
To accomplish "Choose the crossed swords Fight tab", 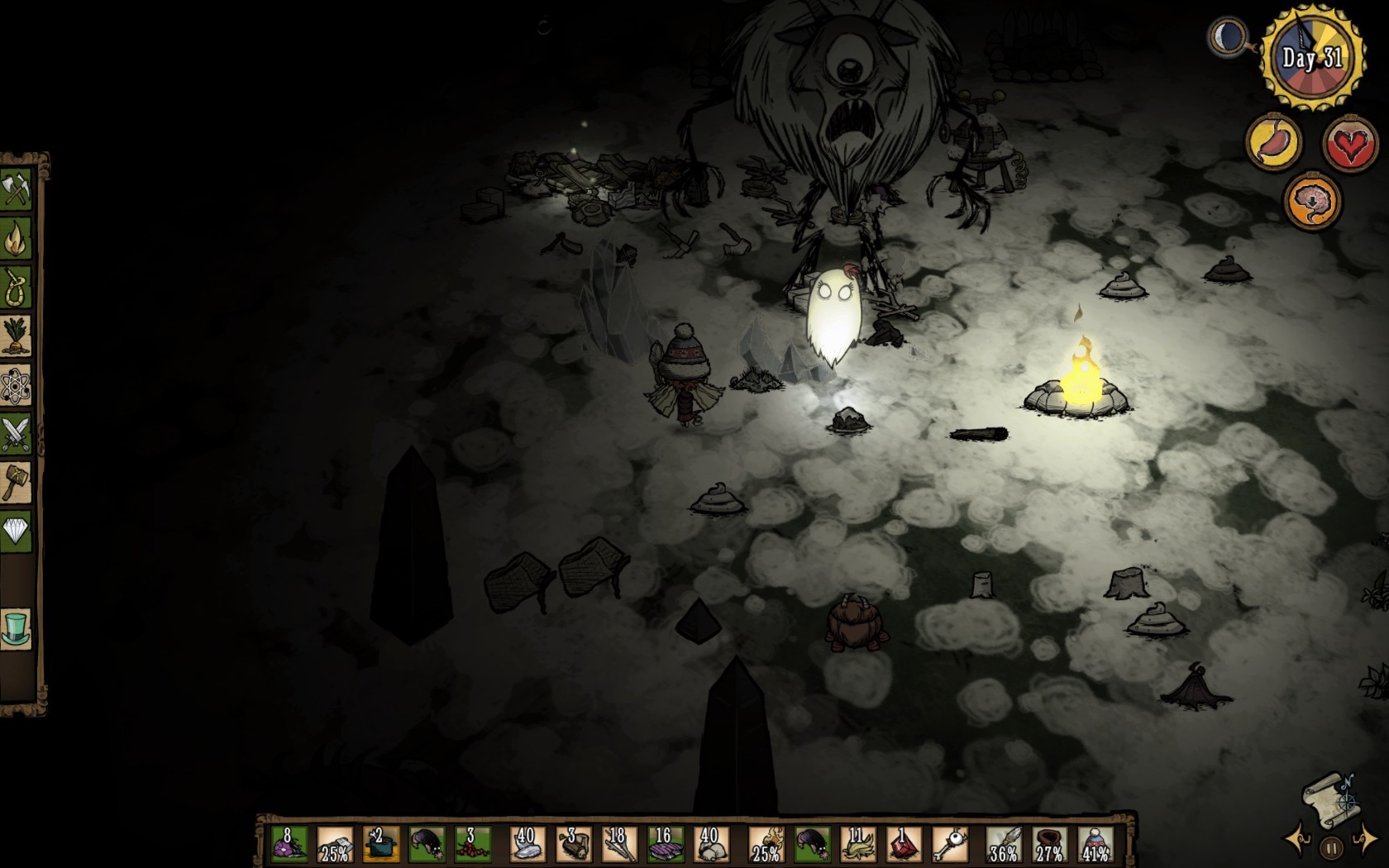I will click(17, 434).
